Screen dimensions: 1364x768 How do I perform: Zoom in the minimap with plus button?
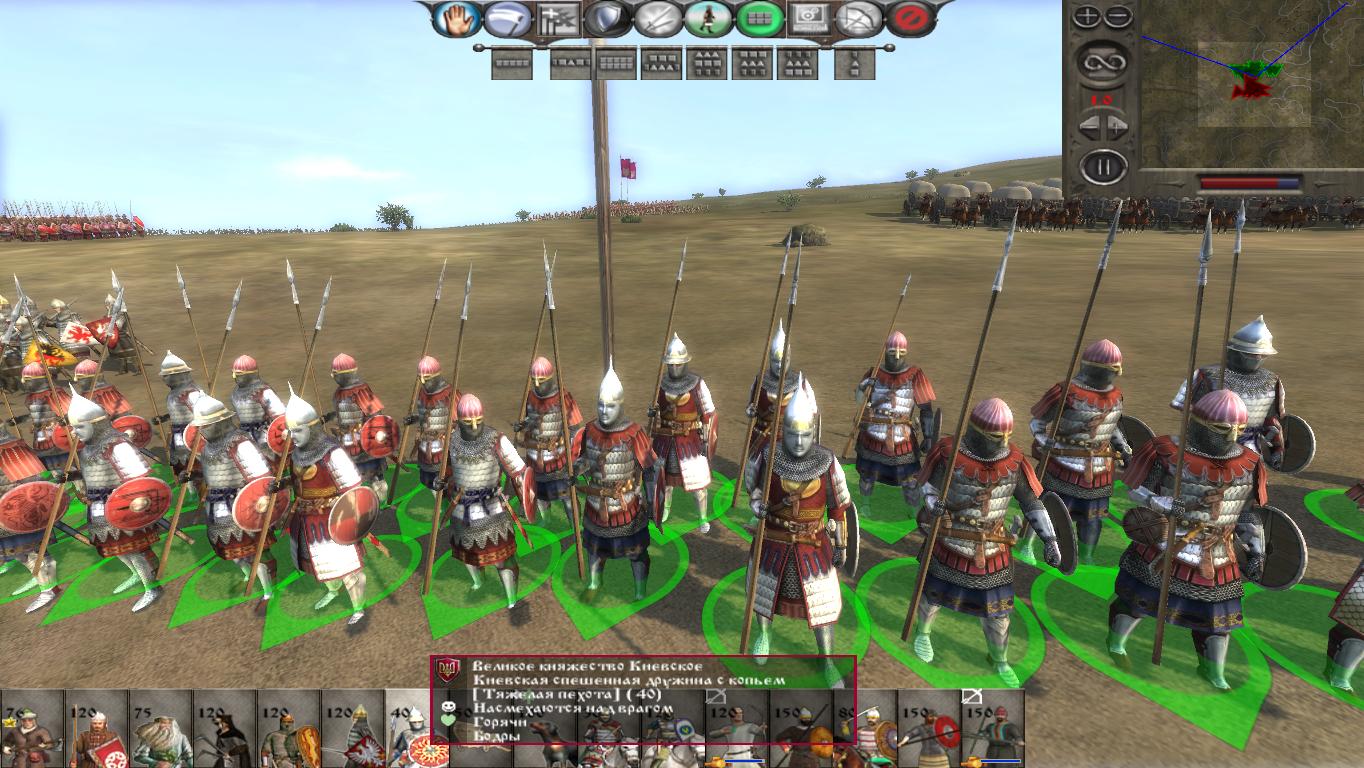pyautogui.click(x=1089, y=15)
